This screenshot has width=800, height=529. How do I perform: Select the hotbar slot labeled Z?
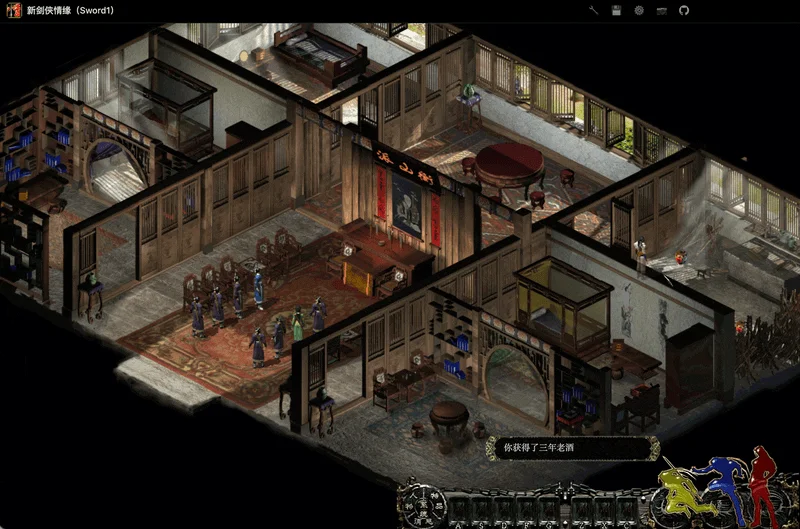(582, 508)
